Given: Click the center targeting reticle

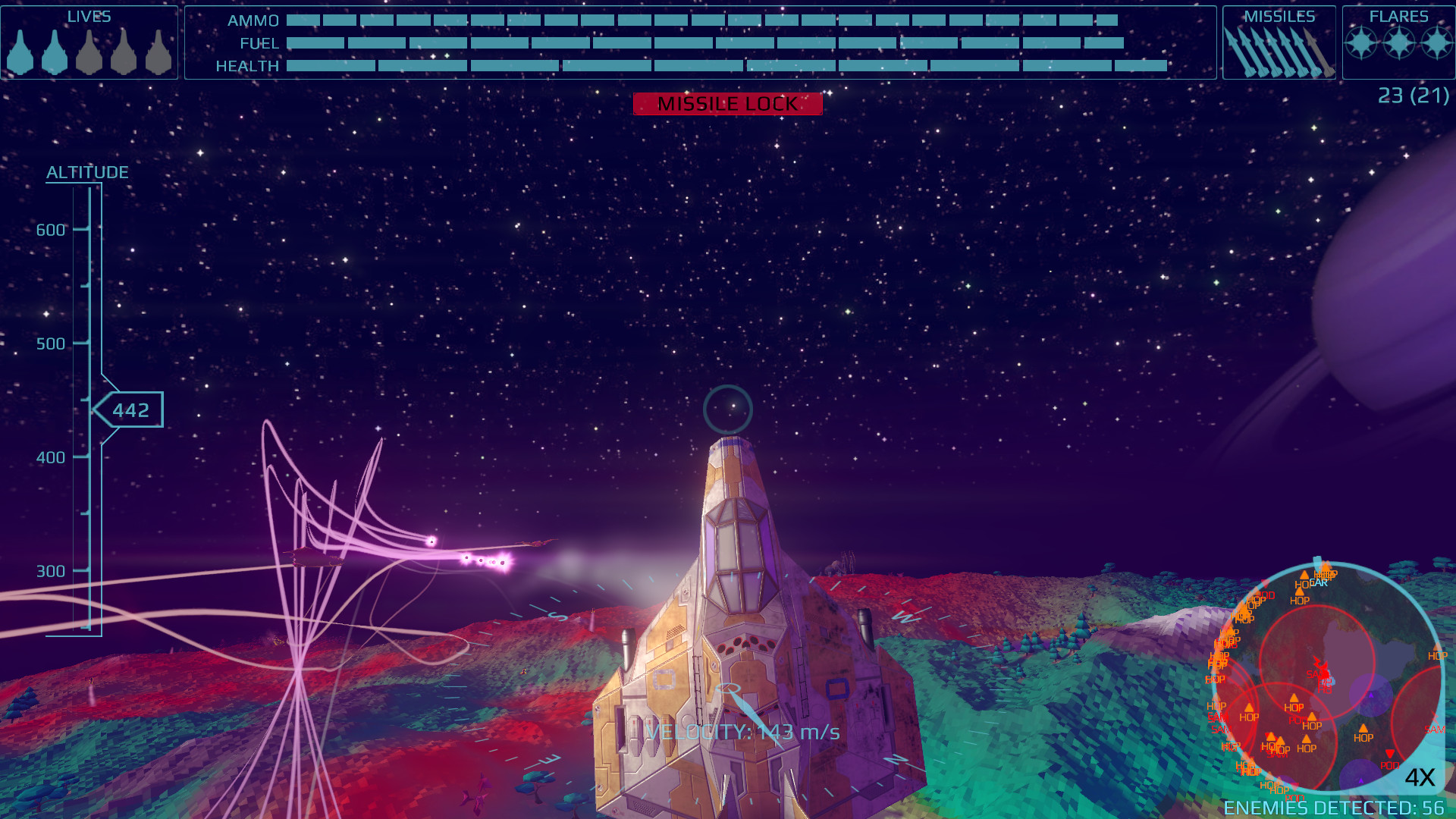Looking at the screenshot, I should coord(726,408).
